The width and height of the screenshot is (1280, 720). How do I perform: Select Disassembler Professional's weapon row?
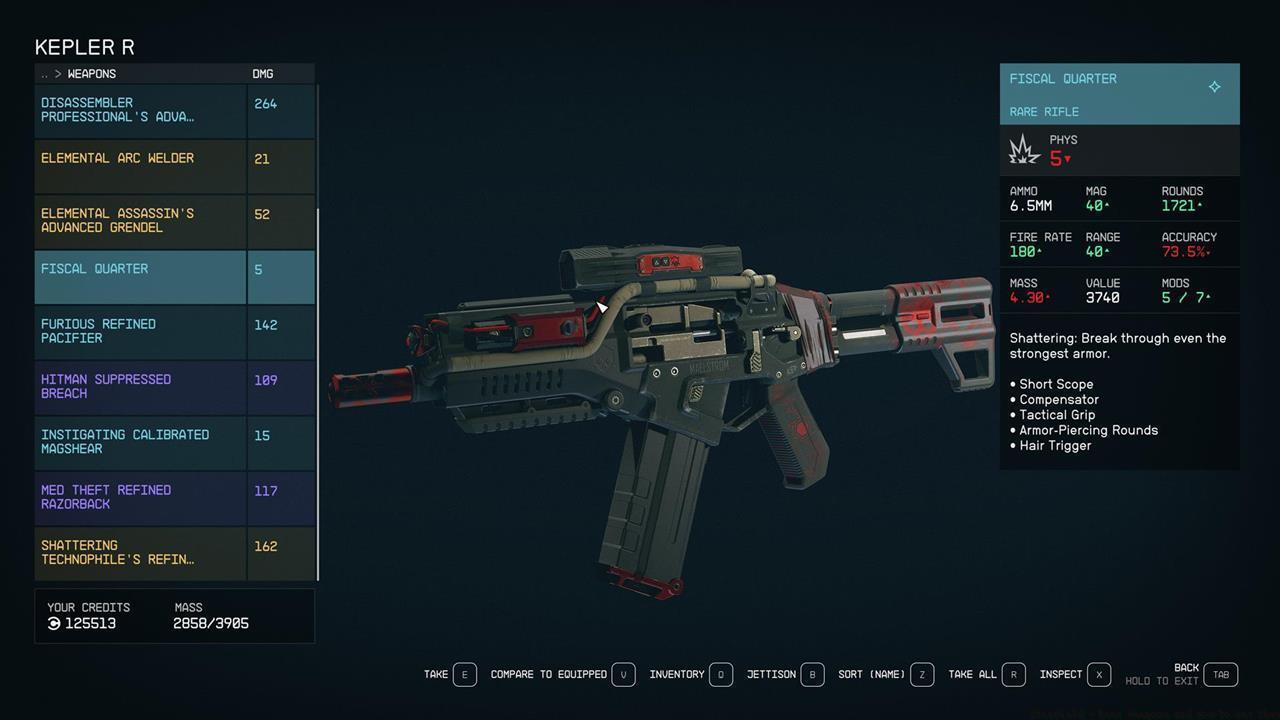point(140,110)
